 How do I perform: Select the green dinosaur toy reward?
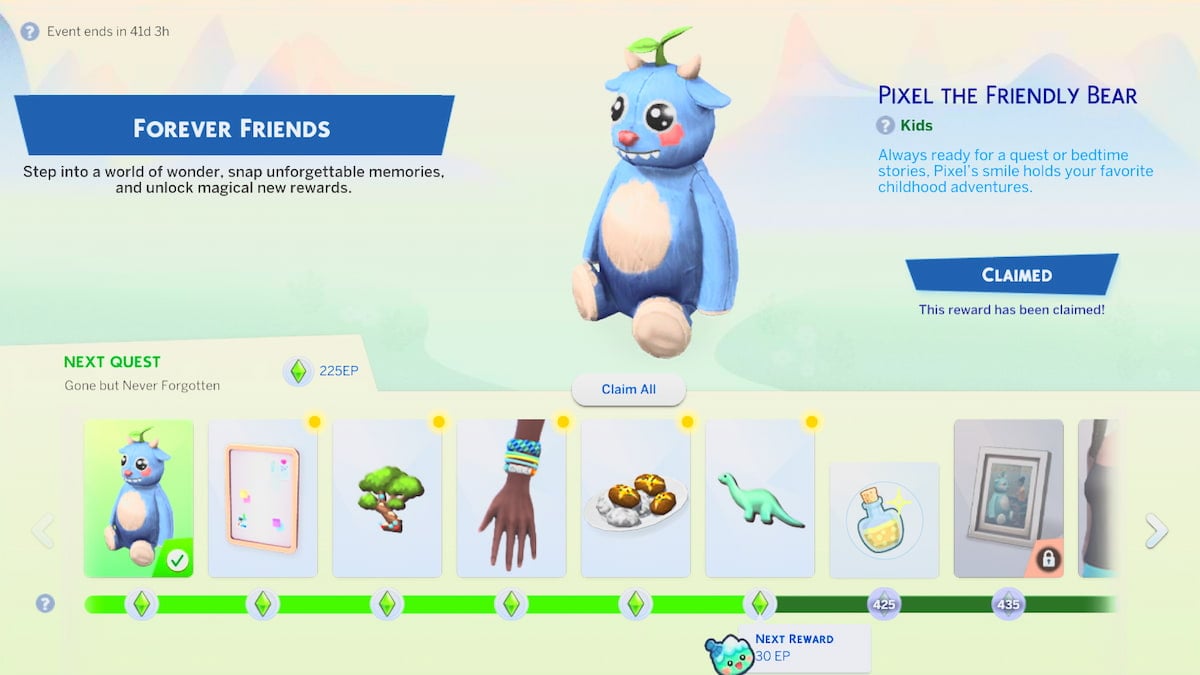tap(760, 498)
